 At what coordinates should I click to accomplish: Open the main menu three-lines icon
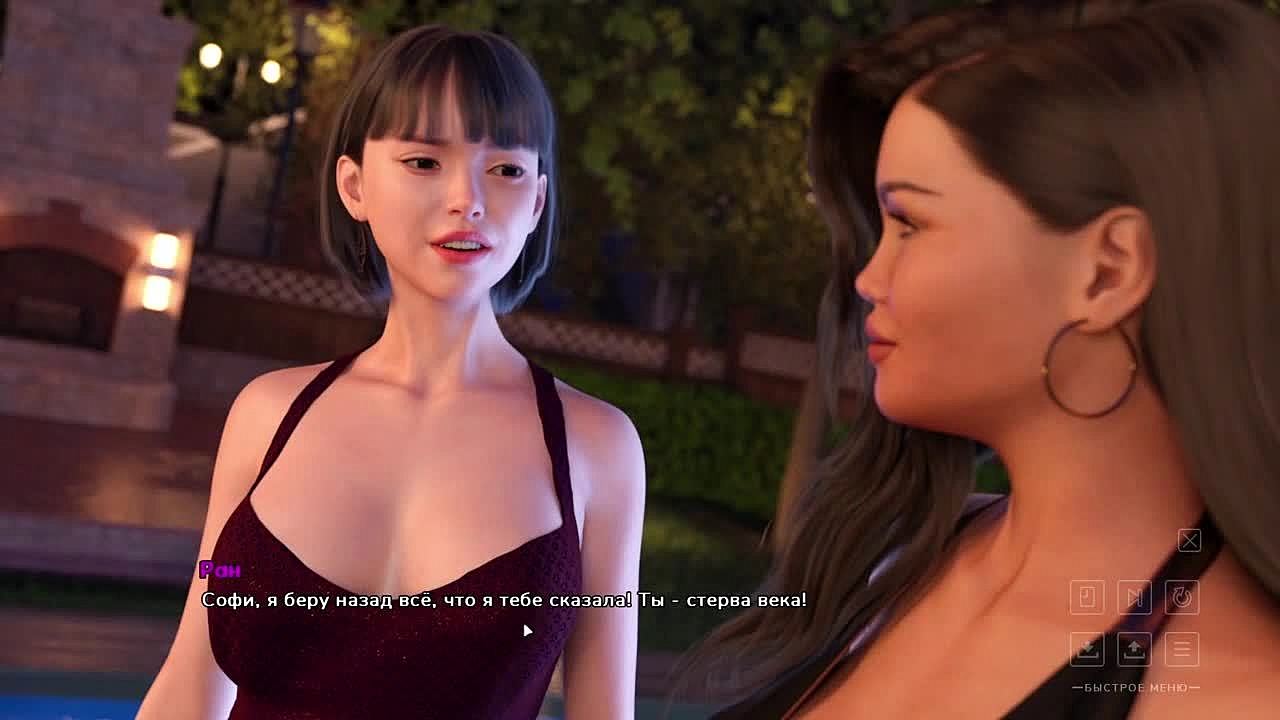(x=1182, y=649)
